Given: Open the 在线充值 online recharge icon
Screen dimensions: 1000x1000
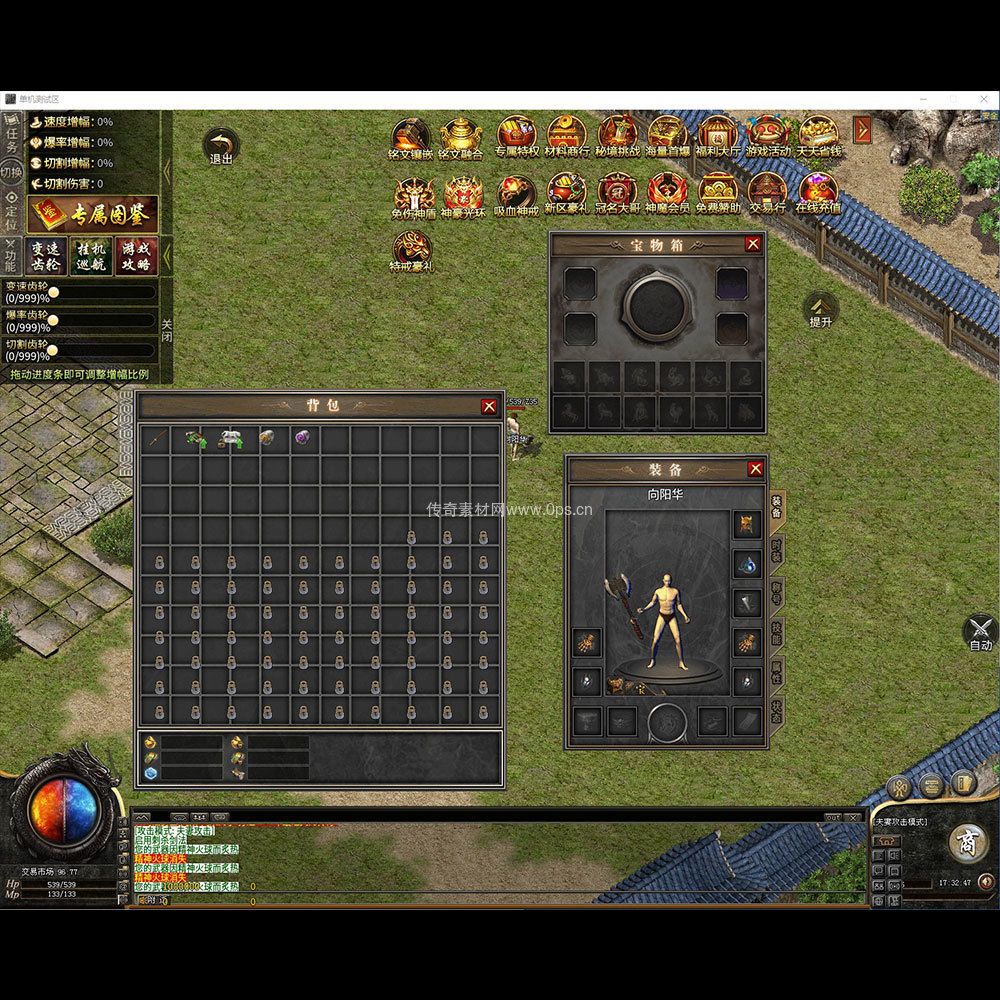Looking at the screenshot, I should [x=818, y=191].
